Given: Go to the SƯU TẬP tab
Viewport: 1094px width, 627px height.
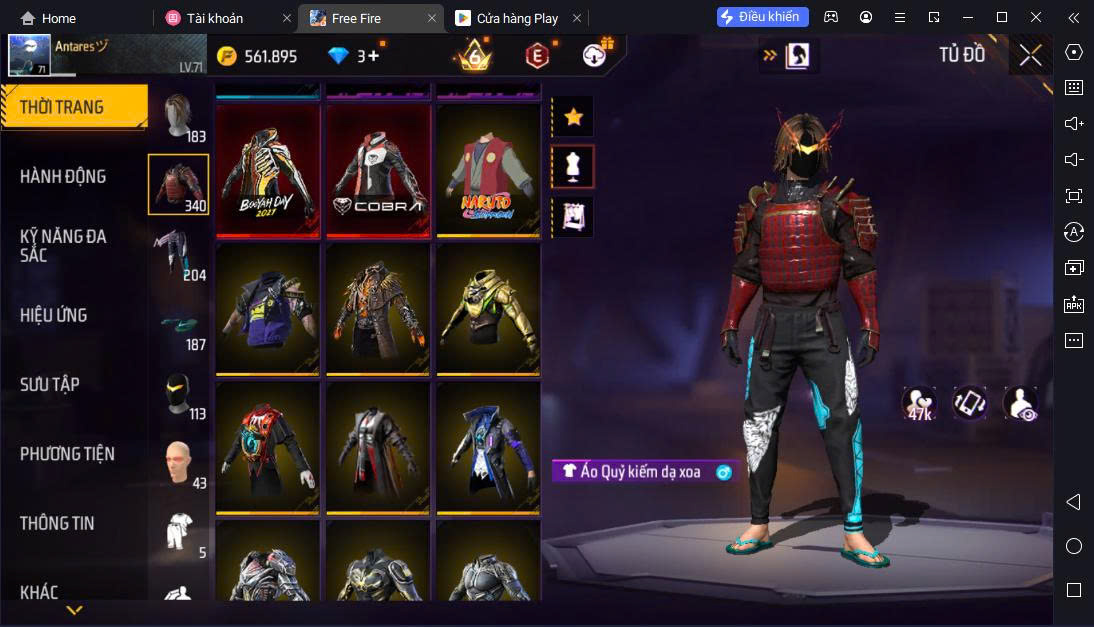Looking at the screenshot, I should tap(50, 384).
